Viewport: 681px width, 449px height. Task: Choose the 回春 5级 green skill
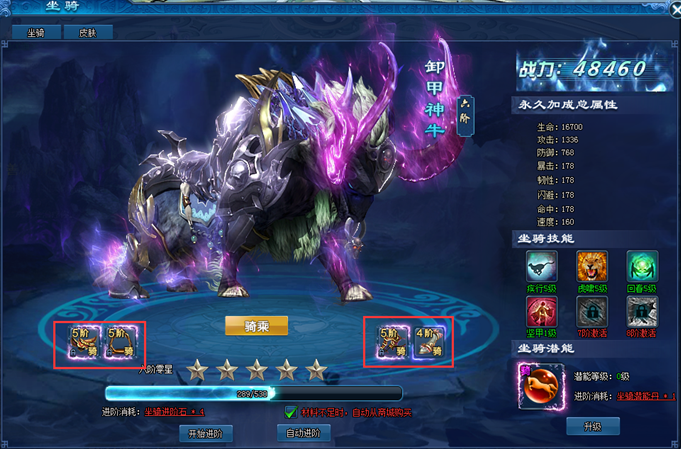pos(641,265)
